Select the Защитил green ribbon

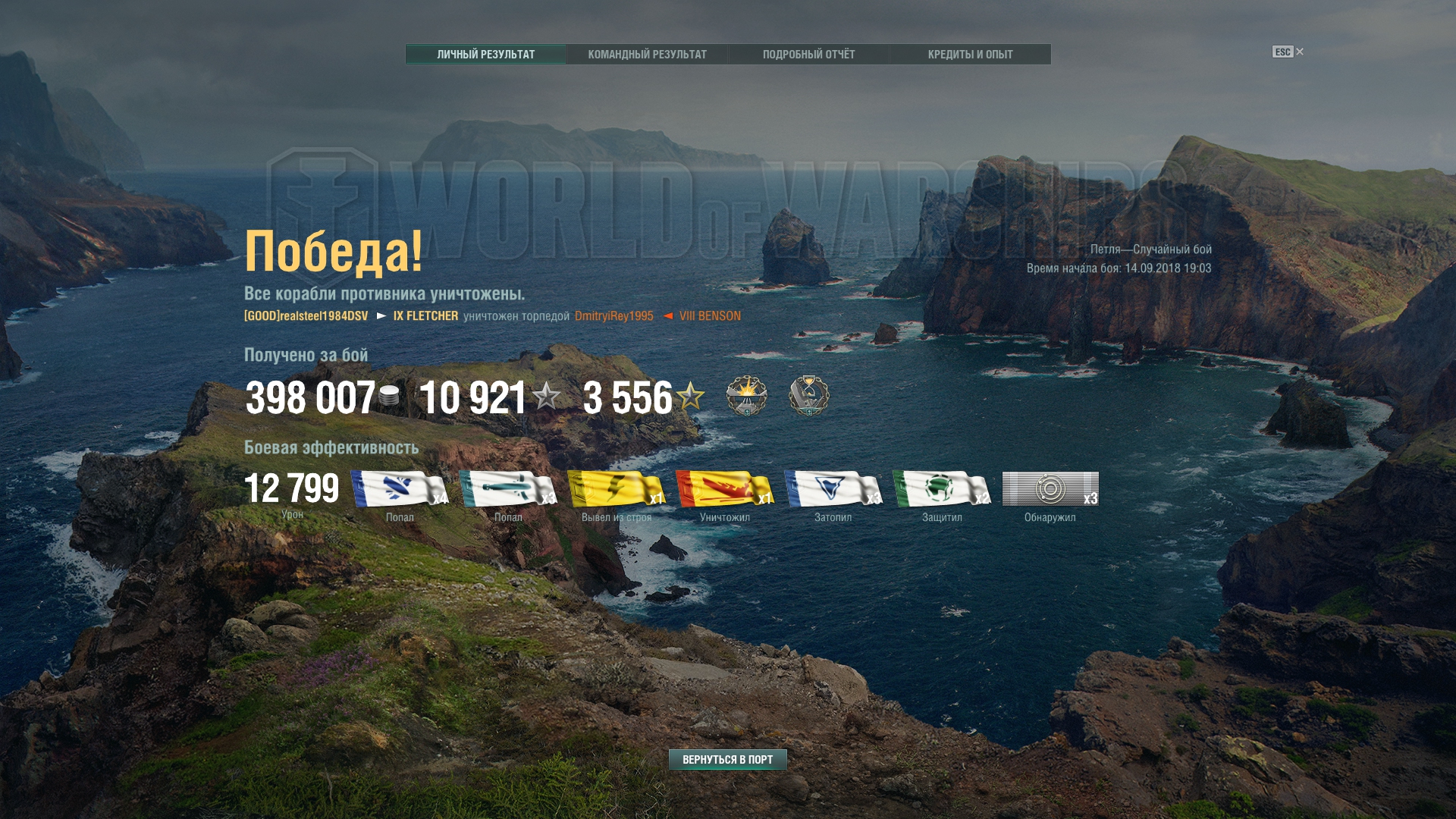pyautogui.click(x=941, y=489)
